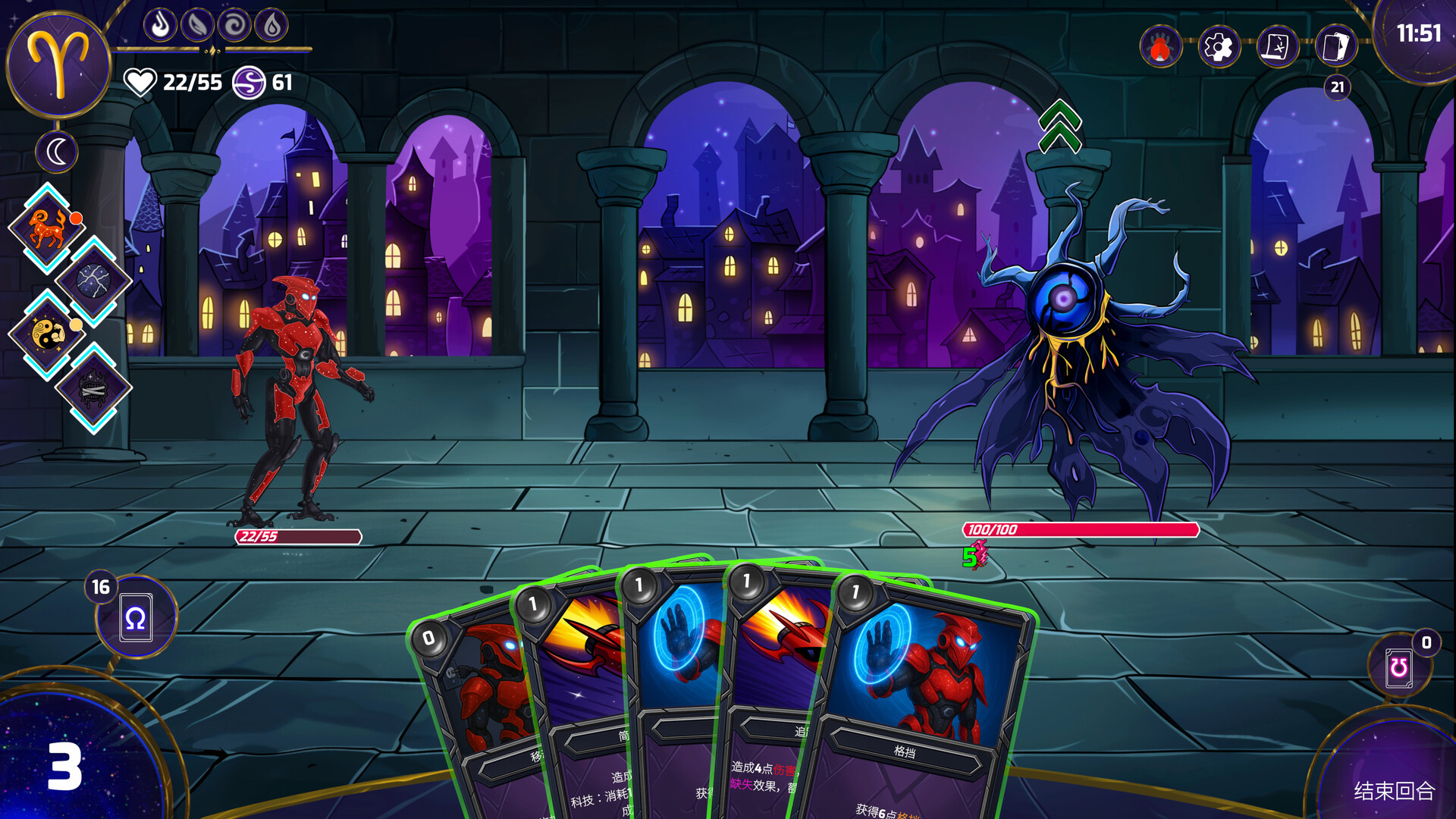End the turn with 结束回合 button
The height and width of the screenshot is (819, 1456).
coord(1394,791)
